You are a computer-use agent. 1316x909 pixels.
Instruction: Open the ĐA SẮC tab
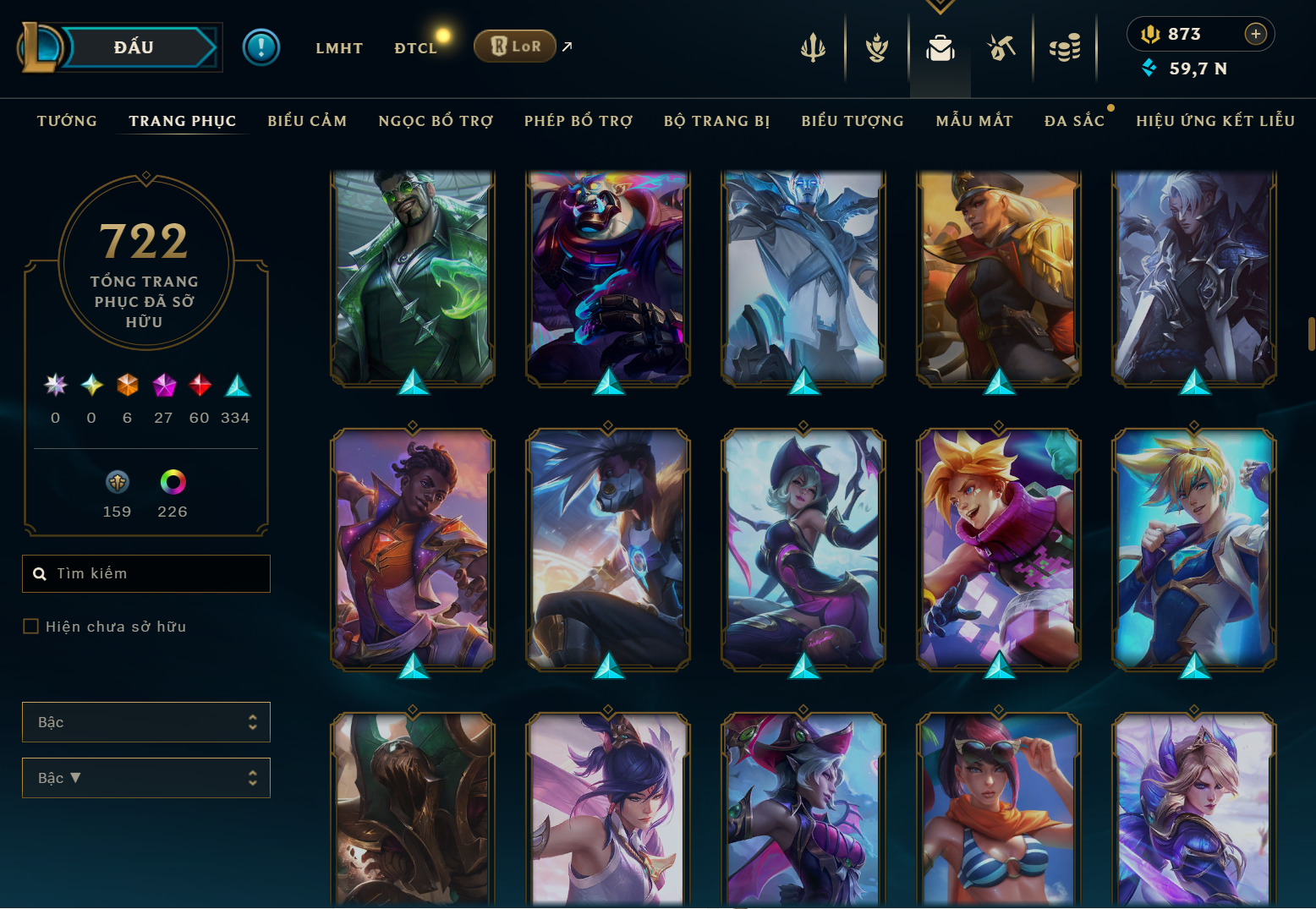point(1074,121)
